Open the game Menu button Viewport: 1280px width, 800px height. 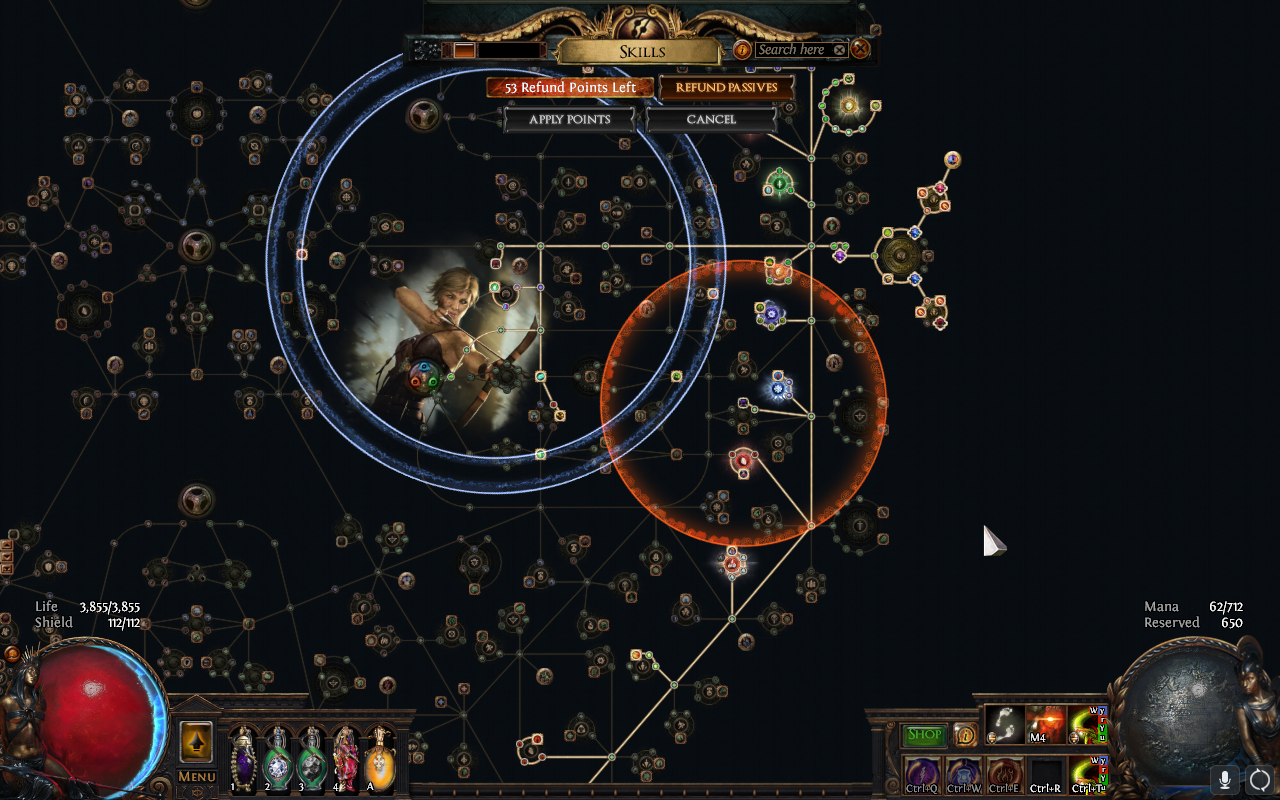197,777
